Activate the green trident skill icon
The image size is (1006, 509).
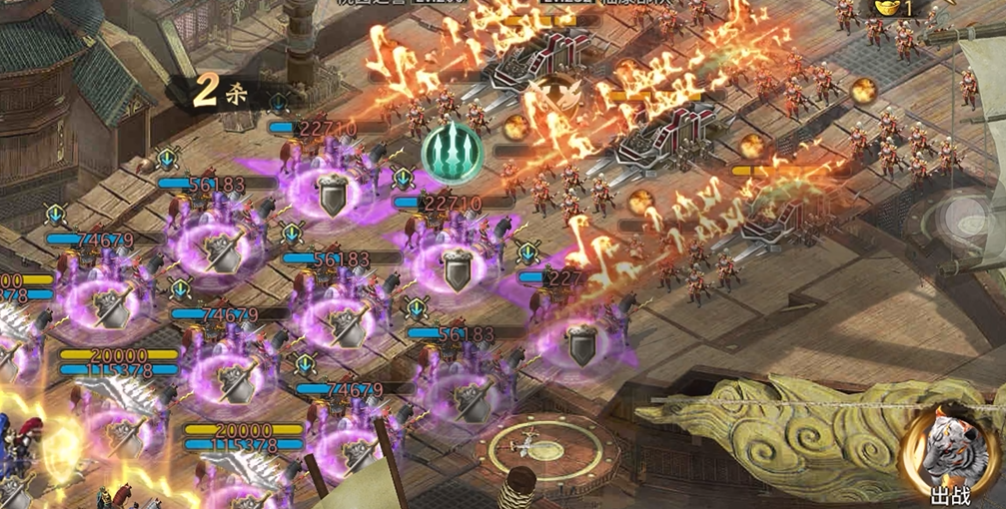pyautogui.click(x=452, y=150)
